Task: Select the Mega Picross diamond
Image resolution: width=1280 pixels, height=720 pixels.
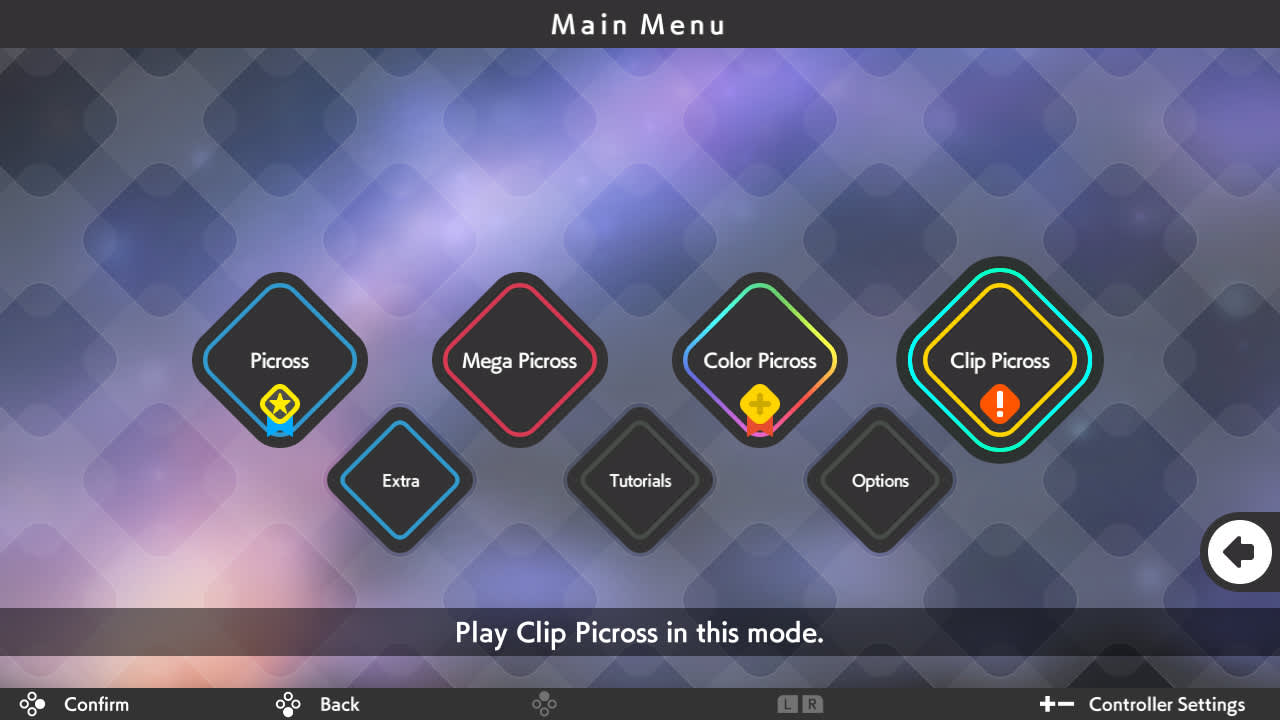Action: click(519, 361)
